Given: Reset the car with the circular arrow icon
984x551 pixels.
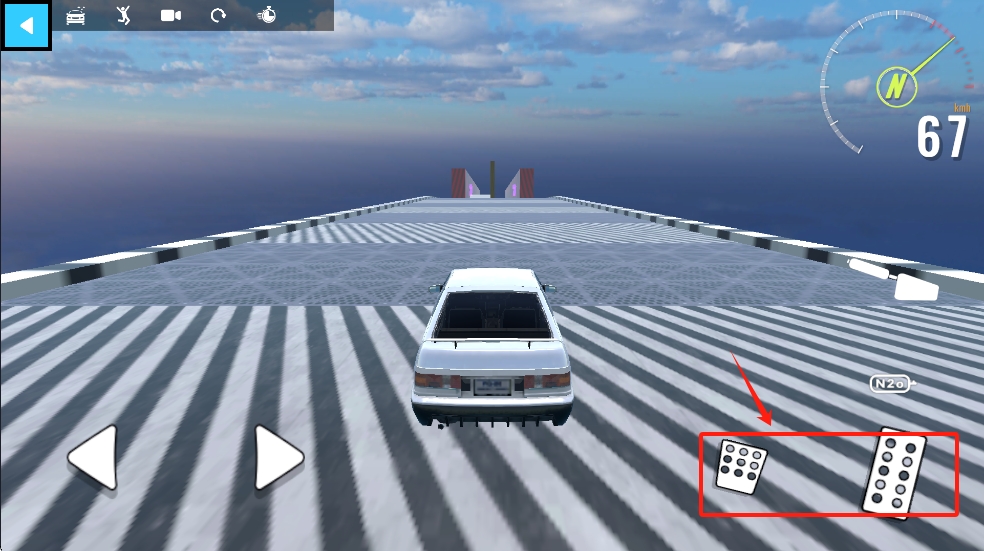Looking at the screenshot, I should [x=218, y=15].
